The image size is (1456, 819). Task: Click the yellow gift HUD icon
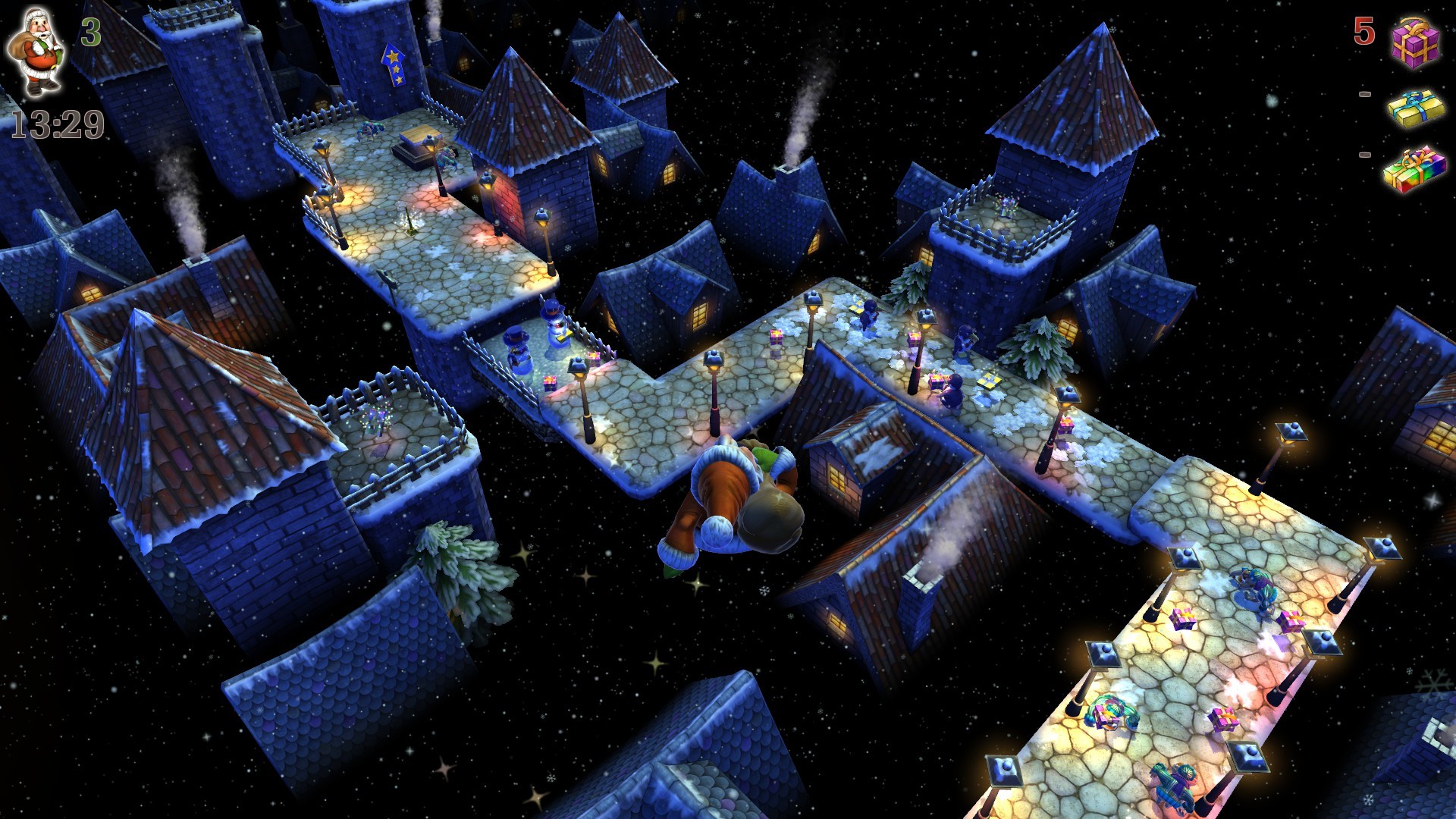[1415, 110]
